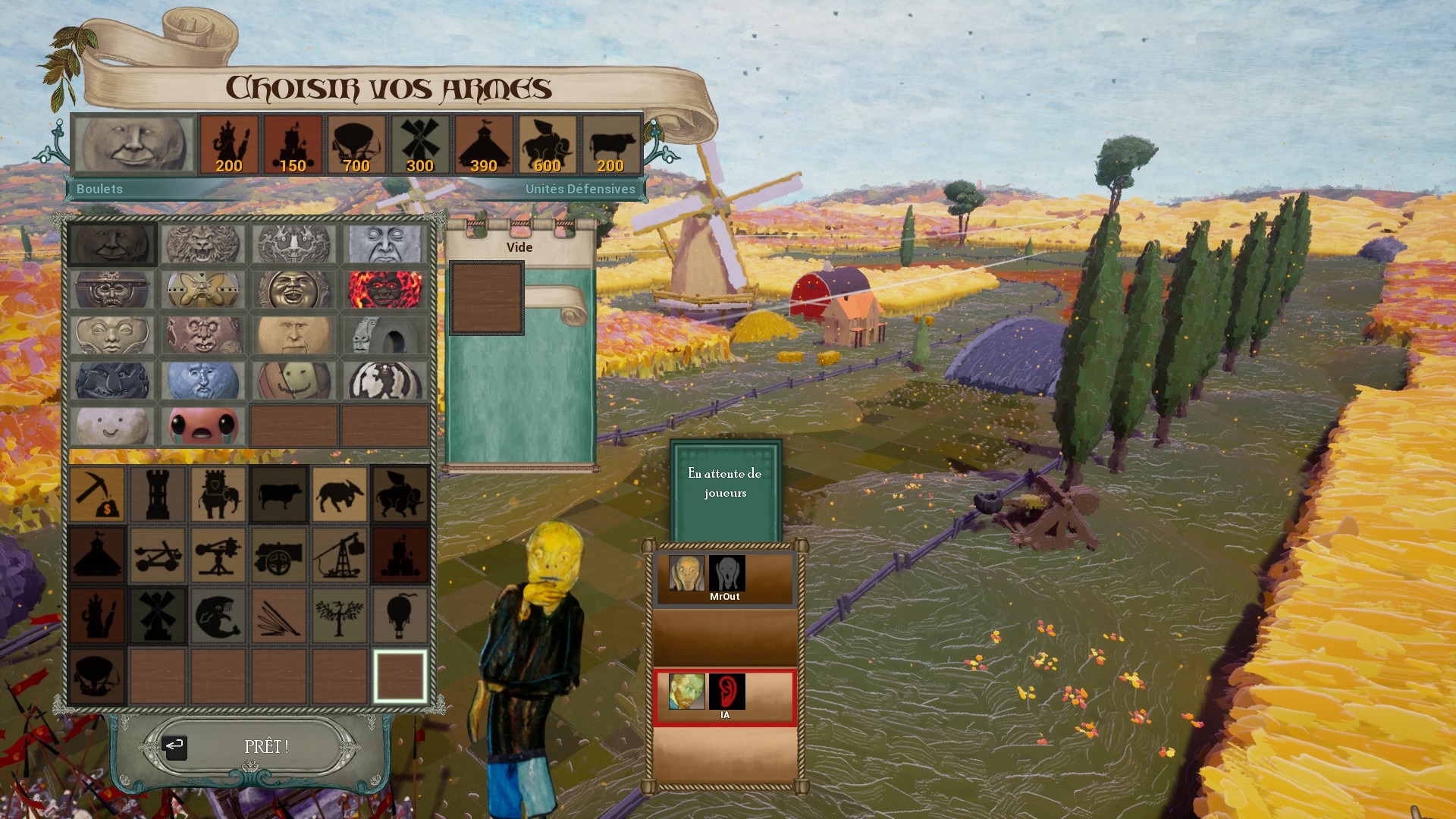Select the stone tower defensive unit
This screenshot has width=1456, height=819.
tap(158, 494)
